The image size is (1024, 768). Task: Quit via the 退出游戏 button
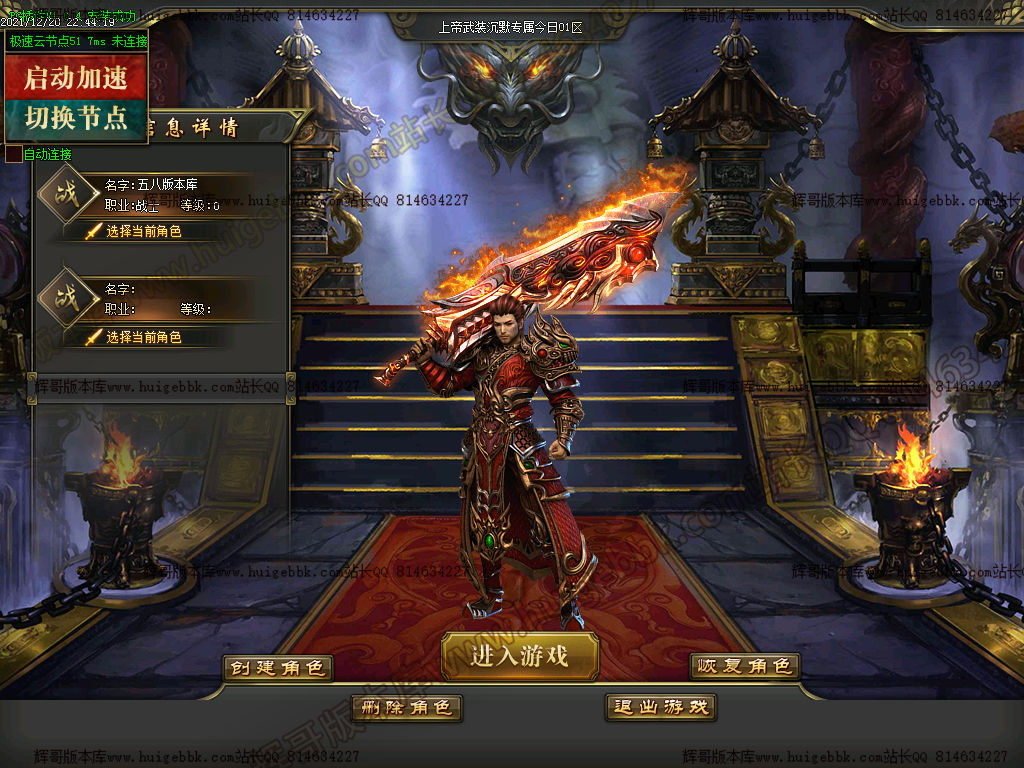click(661, 707)
